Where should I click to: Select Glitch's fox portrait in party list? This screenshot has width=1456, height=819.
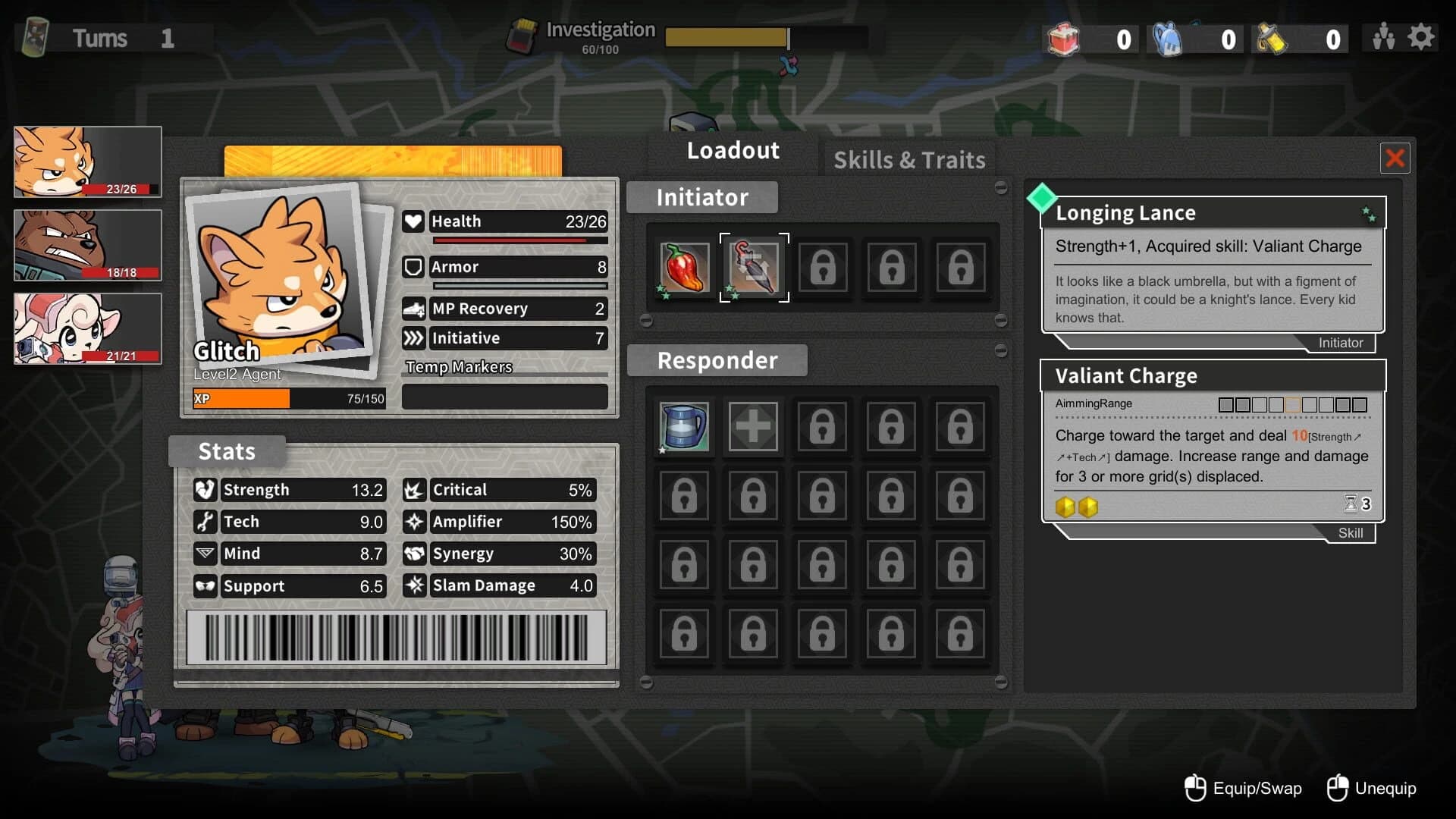pos(88,162)
